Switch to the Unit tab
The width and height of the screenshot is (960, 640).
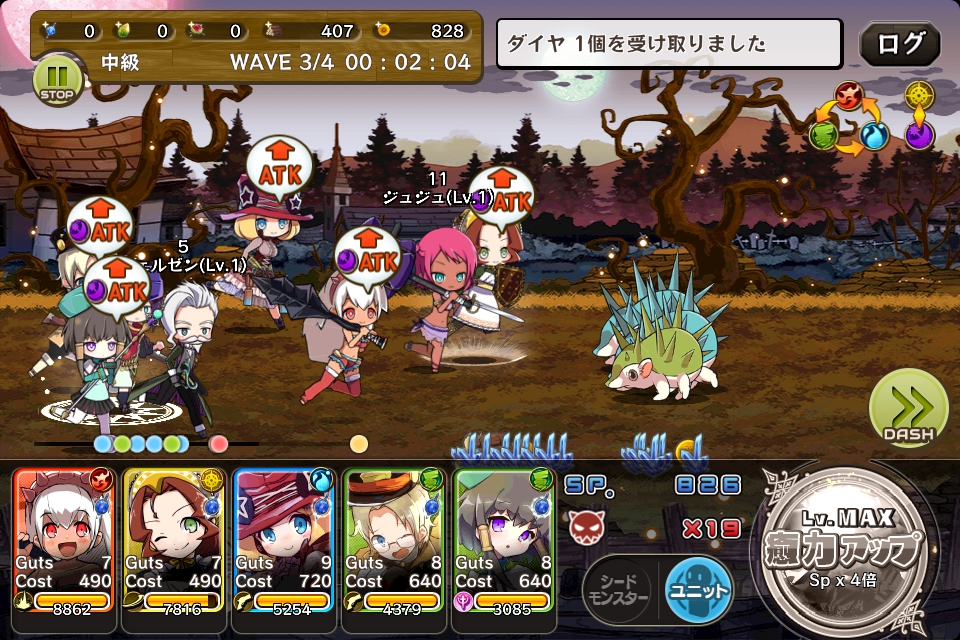coord(698,588)
